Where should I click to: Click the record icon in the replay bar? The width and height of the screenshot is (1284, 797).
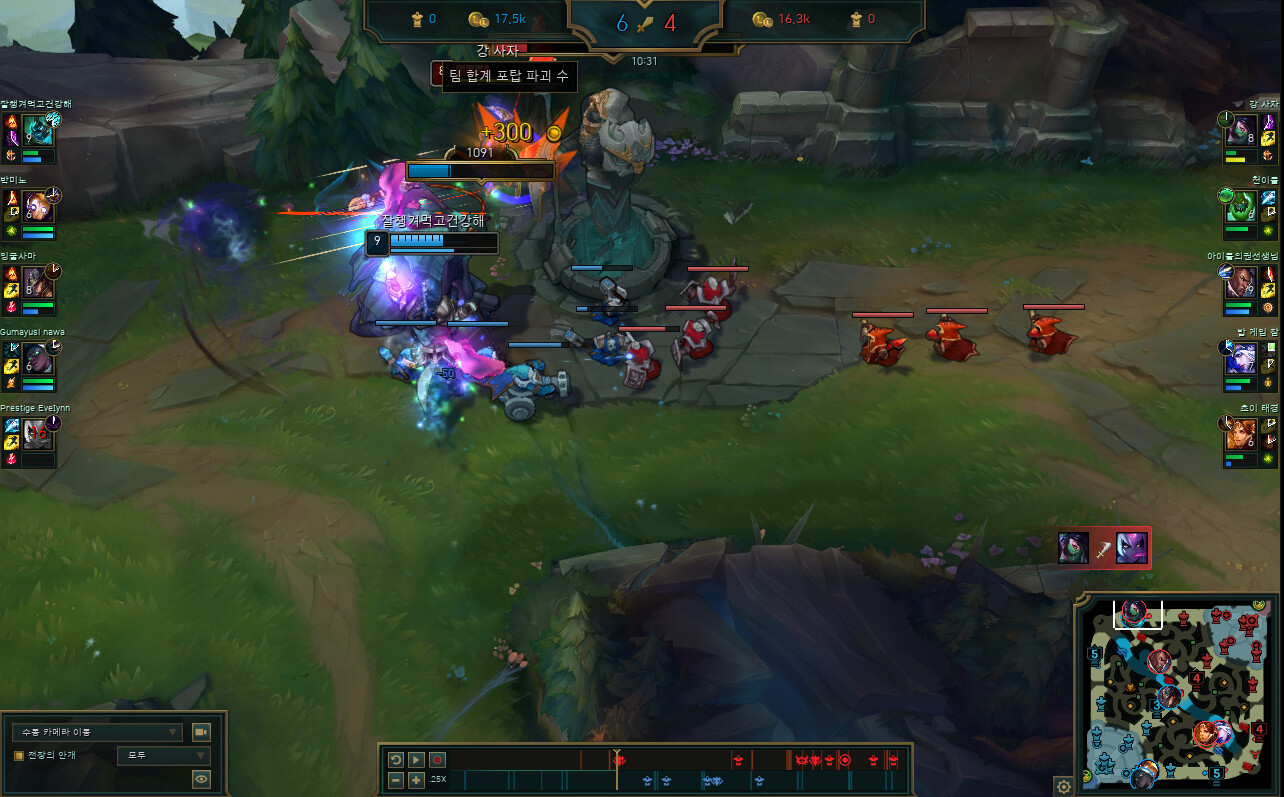(x=436, y=760)
